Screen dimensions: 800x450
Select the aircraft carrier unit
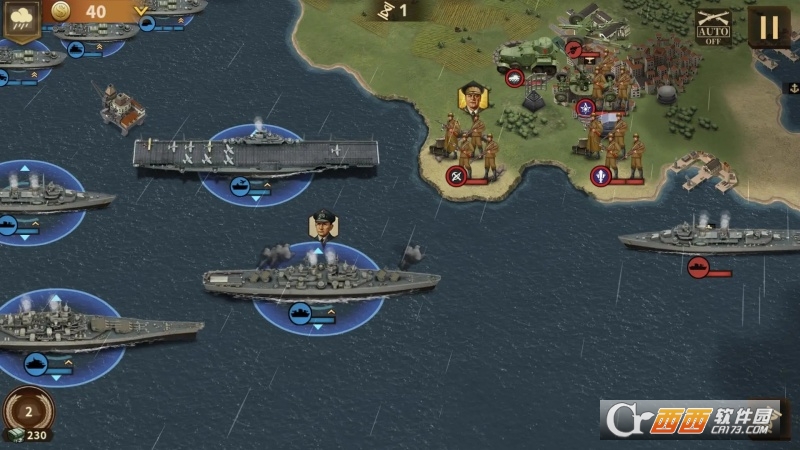coord(255,156)
